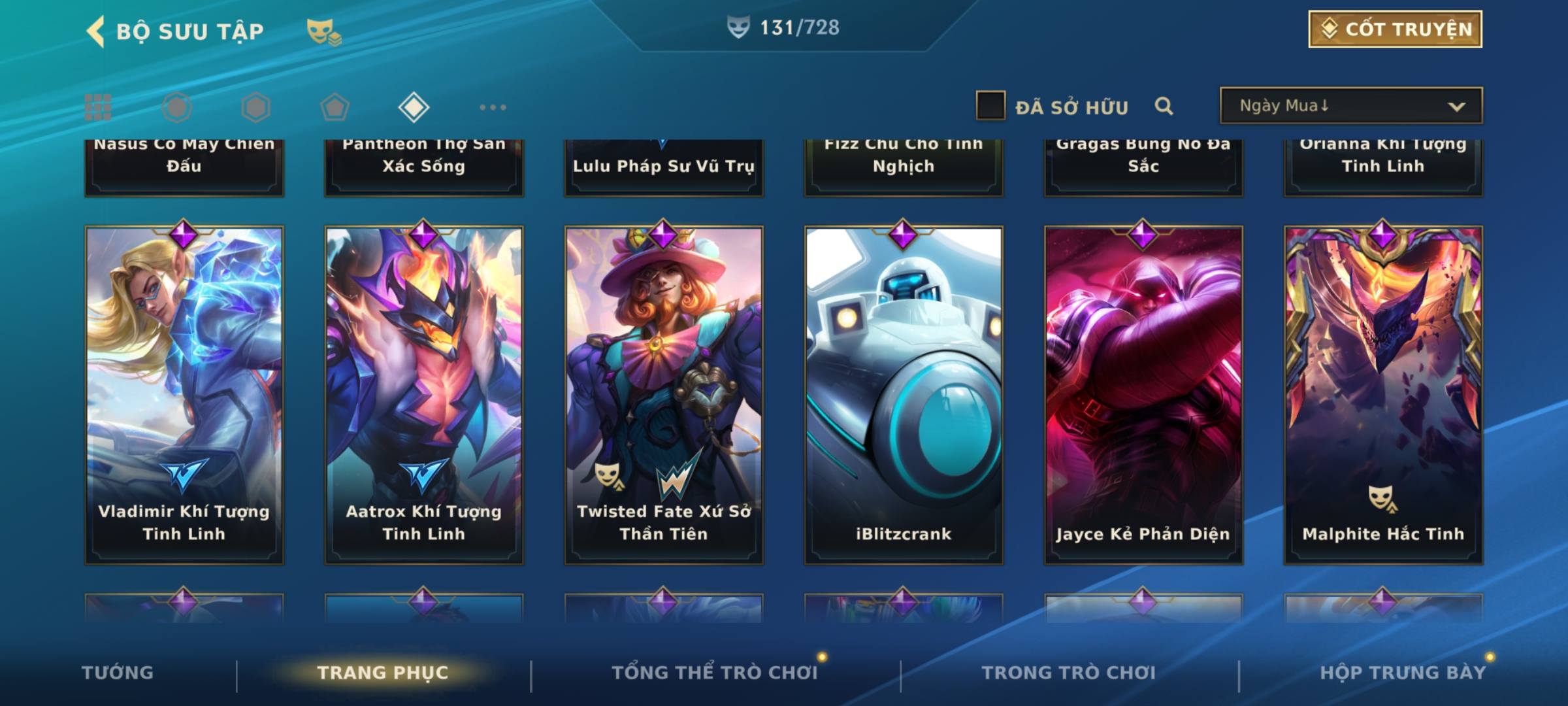
Task: Switch to the Tướng tab
Action: (x=118, y=673)
